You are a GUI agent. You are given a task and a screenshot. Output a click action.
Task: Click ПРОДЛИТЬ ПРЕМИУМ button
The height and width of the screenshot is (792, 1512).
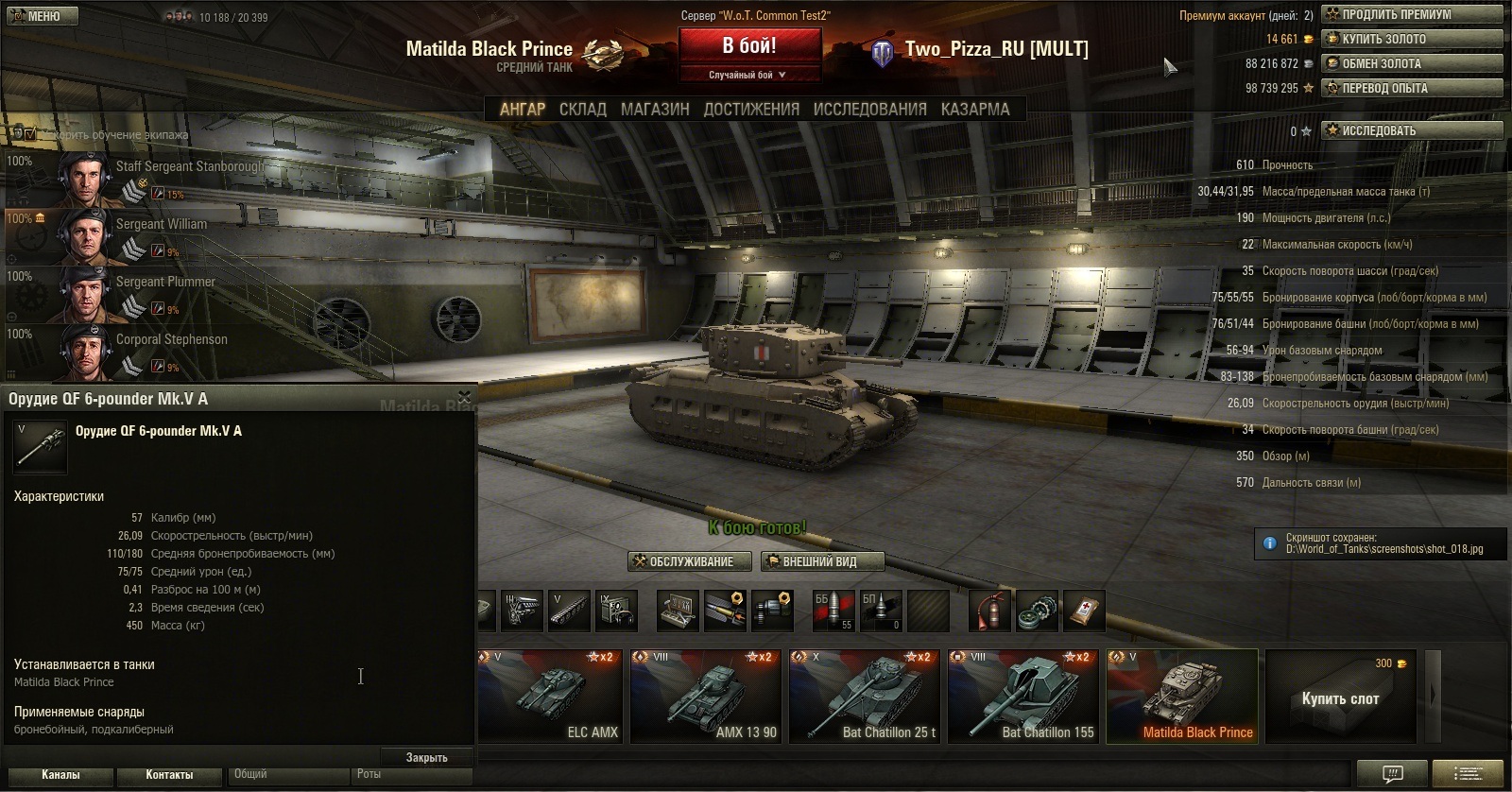(x=1412, y=14)
